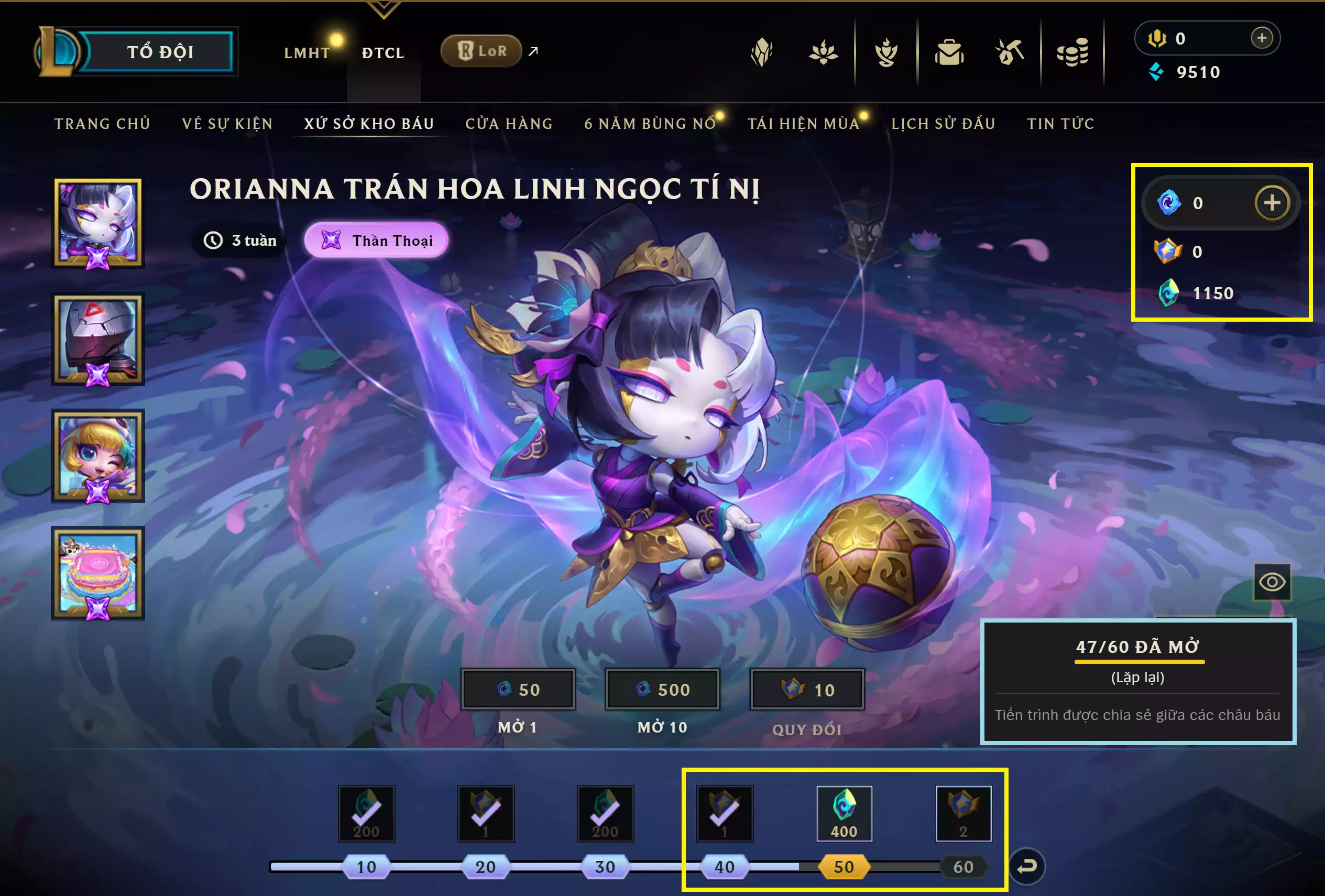Launch LoR via its badge link

[482, 51]
